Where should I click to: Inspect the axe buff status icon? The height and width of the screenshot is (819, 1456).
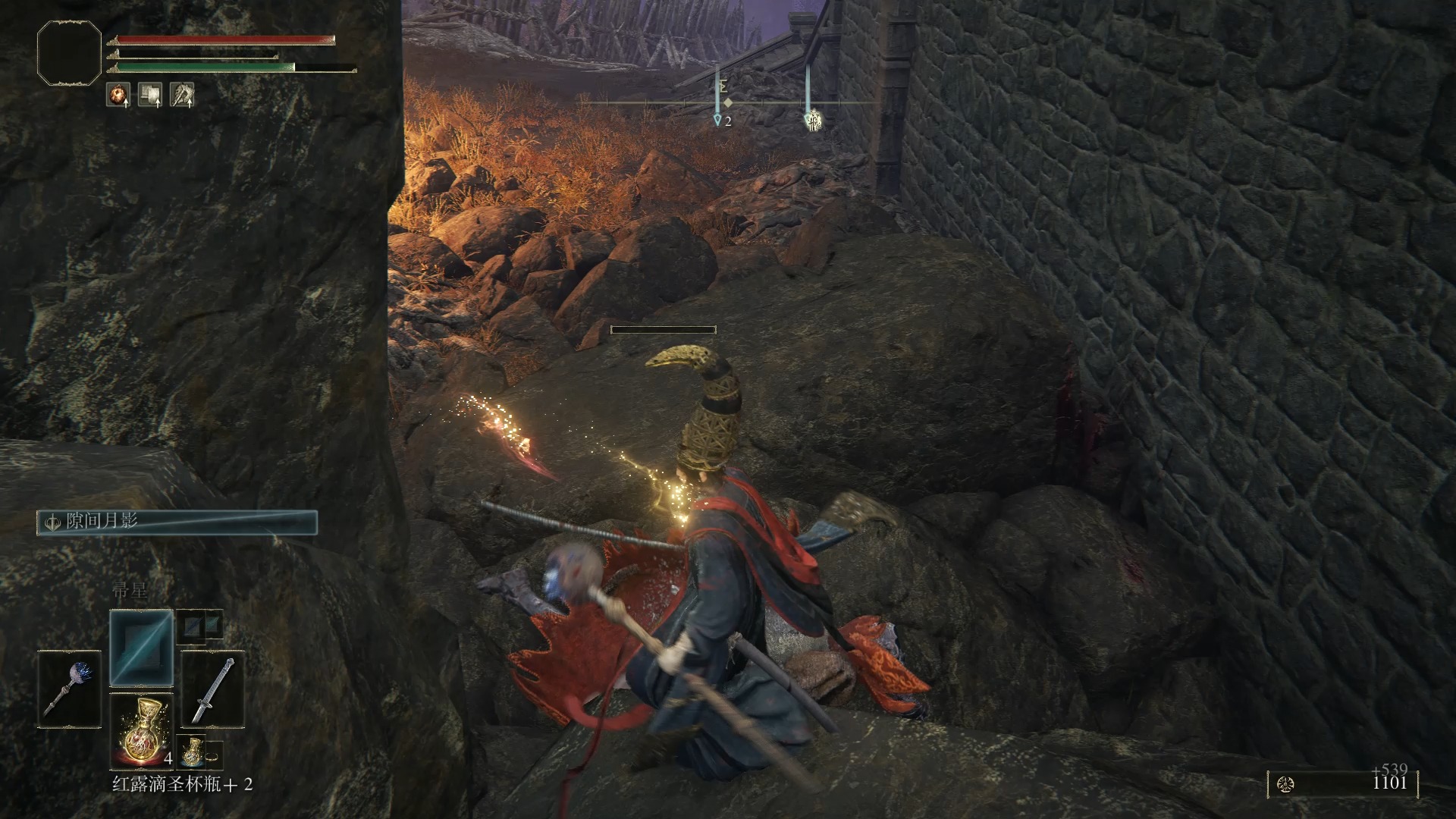pyautogui.click(x=182, y=94)
